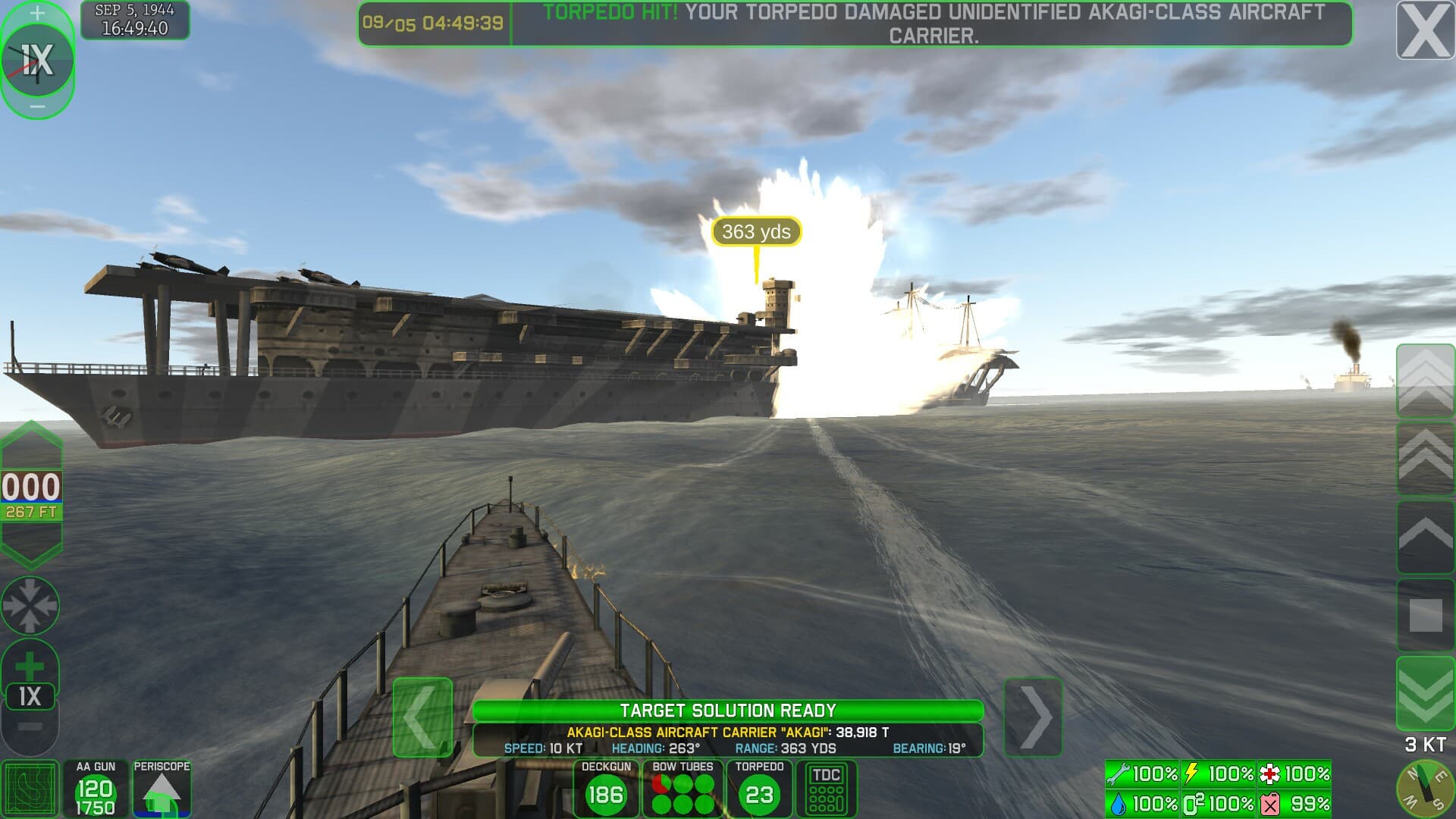Open the Bow Tubes panel
This screenshot has width=1456, height=819.
tap(682, 789)
